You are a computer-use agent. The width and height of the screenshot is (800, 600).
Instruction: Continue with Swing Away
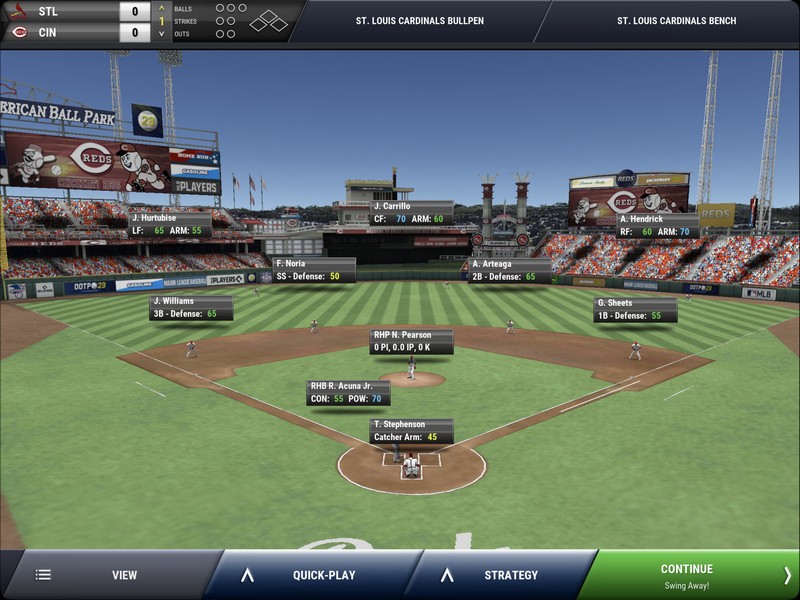[687, 575]
